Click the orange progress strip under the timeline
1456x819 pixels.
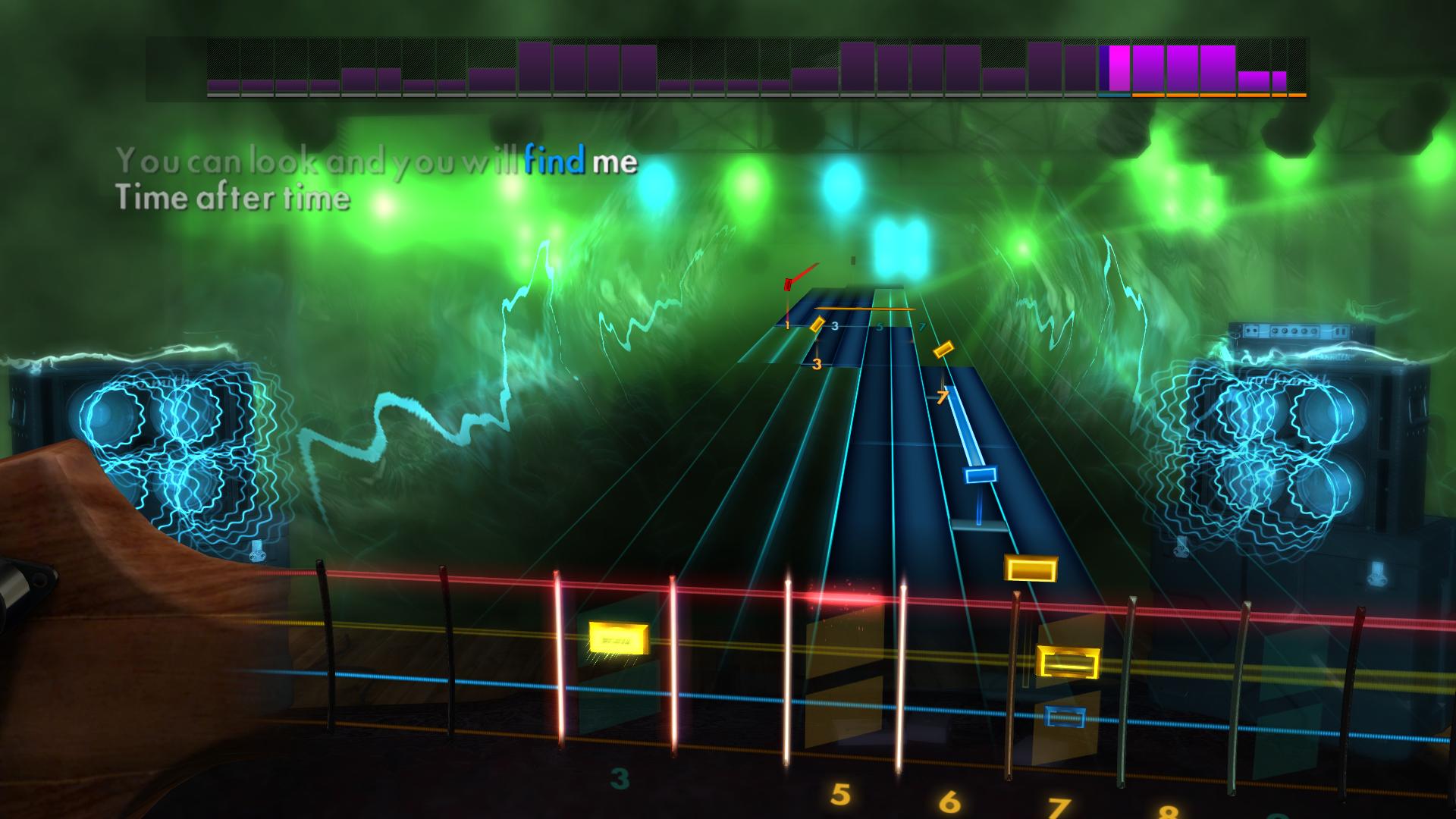(x=1213, y=96)
